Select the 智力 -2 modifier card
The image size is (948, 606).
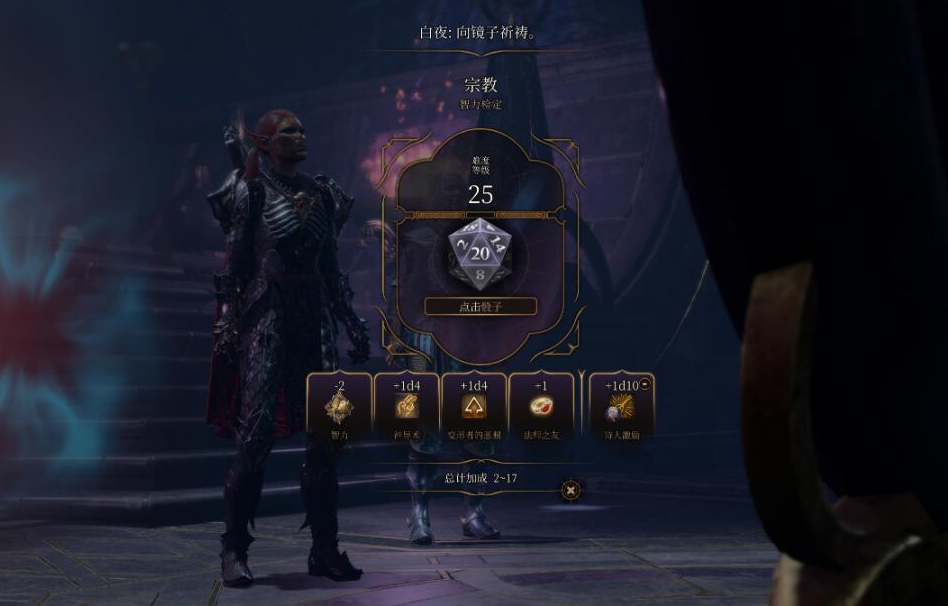click(339, 408)
